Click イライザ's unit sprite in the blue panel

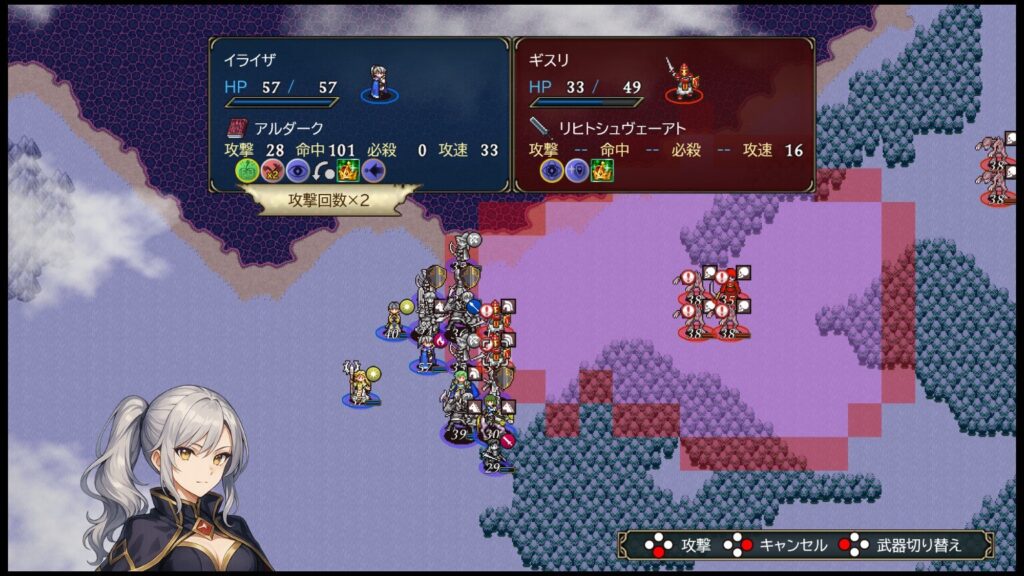pyautogui.click(x=379, y=82)
